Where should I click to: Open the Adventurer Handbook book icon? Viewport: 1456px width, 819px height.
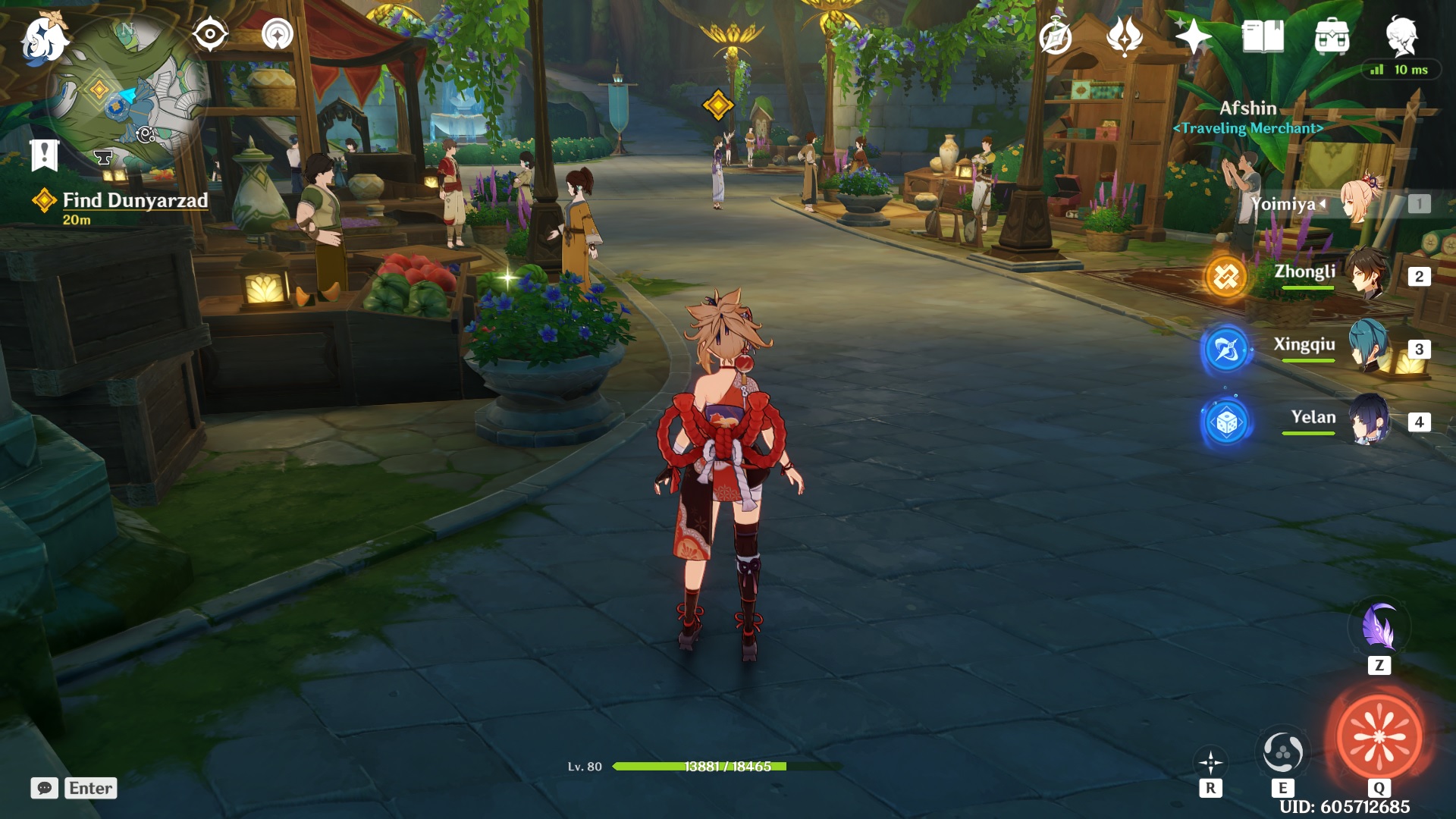tap(1263, 36)
